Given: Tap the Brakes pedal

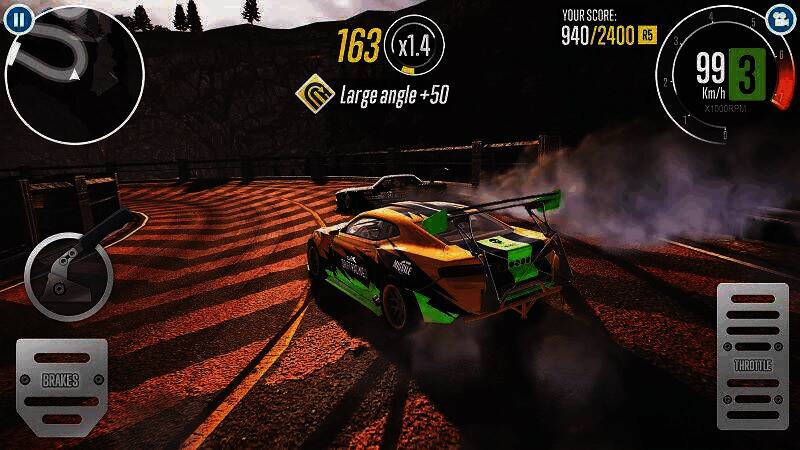Looking at the screenshot, I should pos(61,381).
